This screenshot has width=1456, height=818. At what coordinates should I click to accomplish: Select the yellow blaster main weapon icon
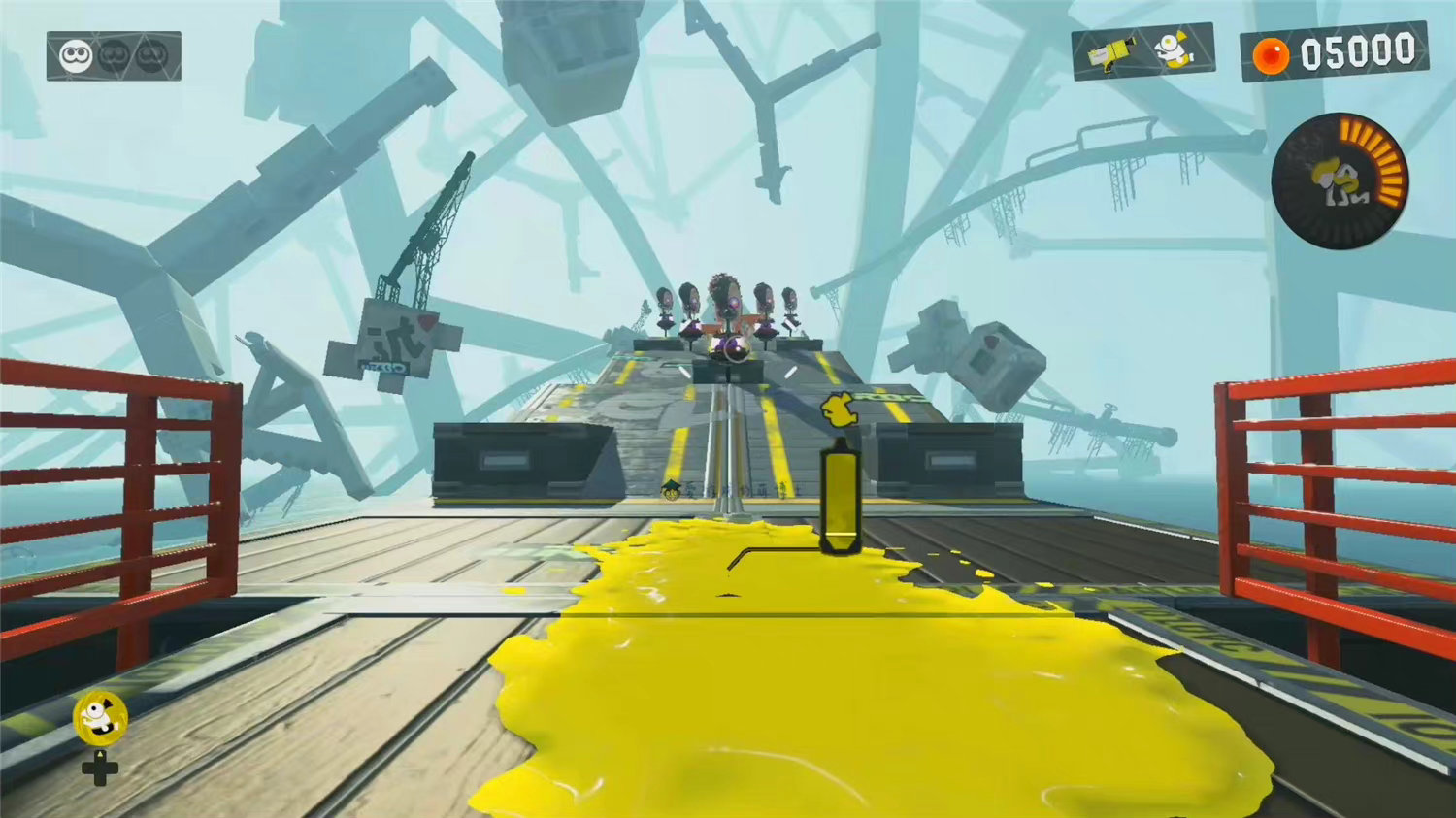coord(1110,53)
